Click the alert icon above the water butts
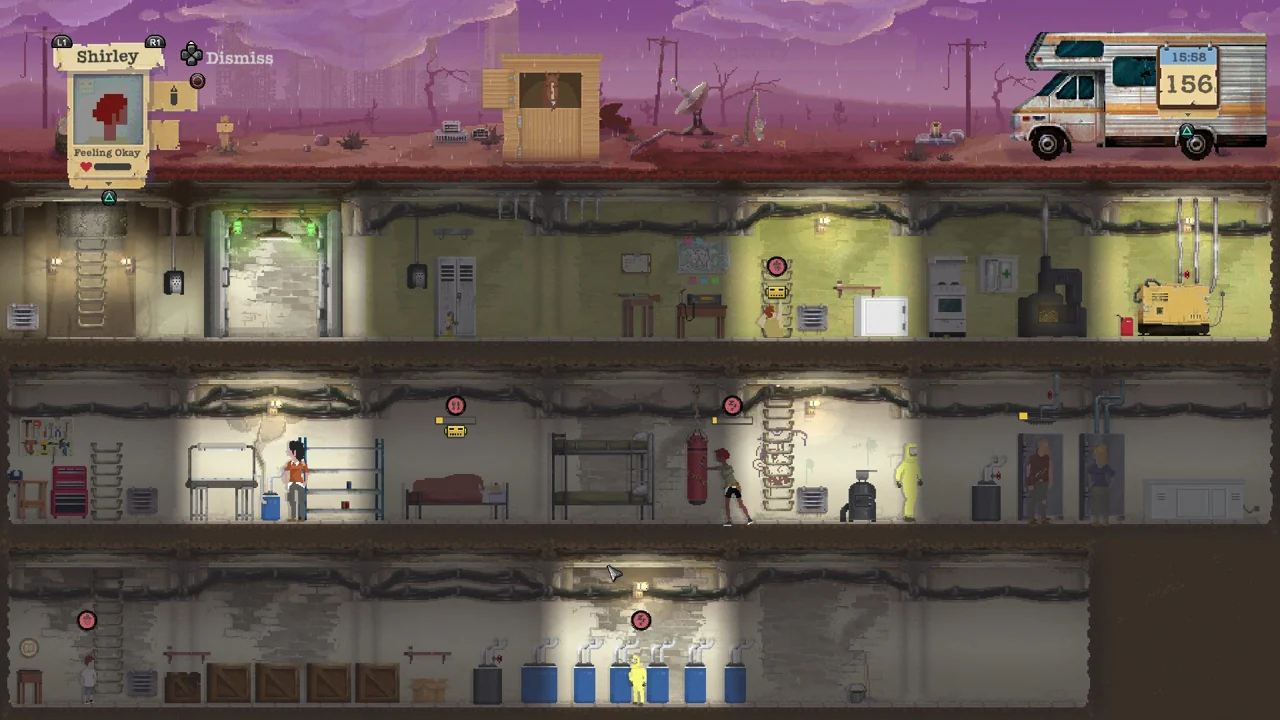The image size is (1280, 720). 641,621
